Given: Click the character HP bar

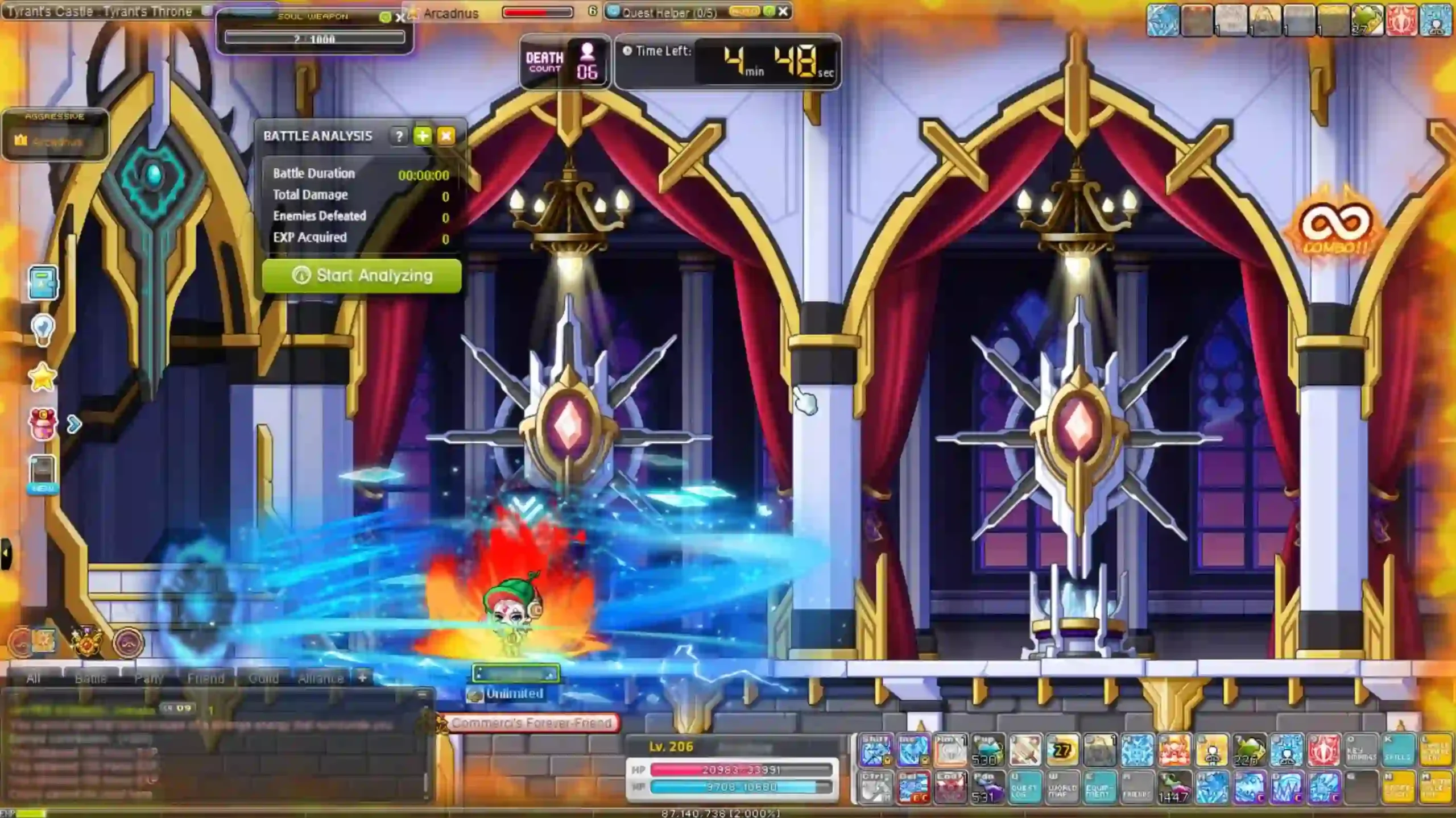Looking at the screenshot, I should coord(734,771).
